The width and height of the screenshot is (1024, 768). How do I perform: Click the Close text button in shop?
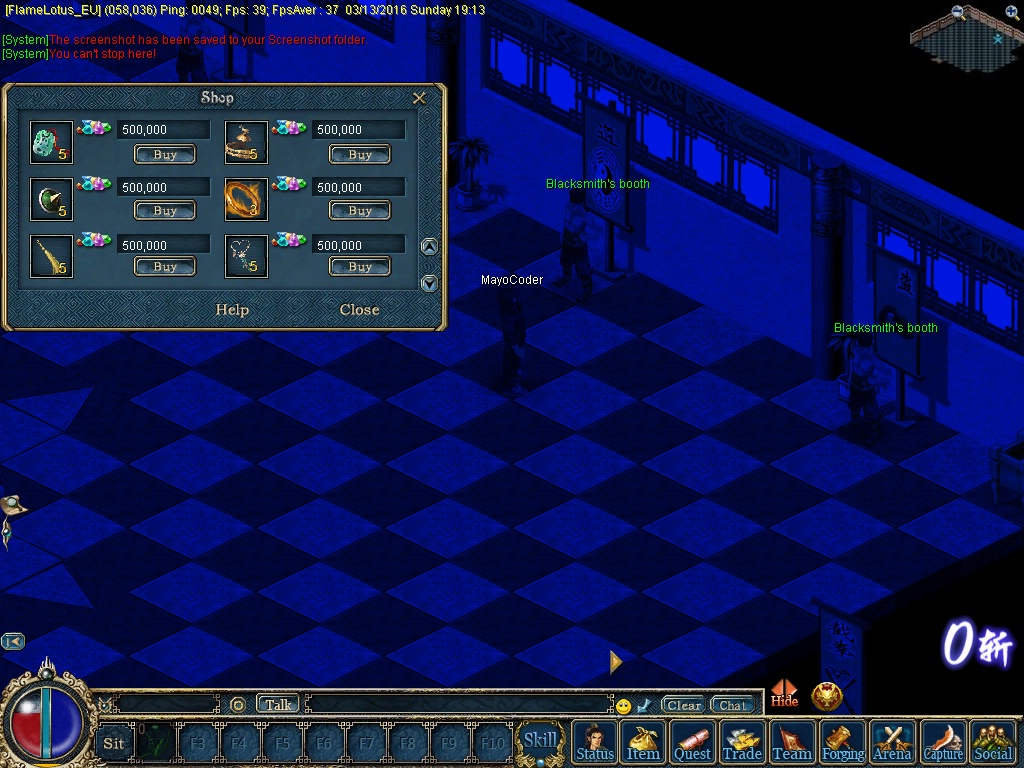pos(359,310)
